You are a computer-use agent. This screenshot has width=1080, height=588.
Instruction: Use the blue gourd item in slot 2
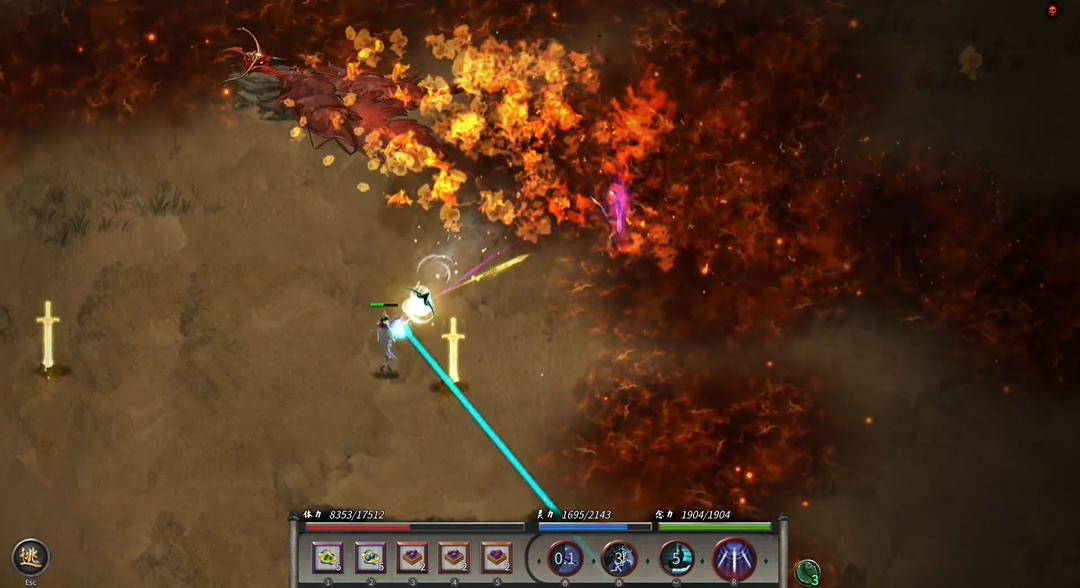coord(370,557)
